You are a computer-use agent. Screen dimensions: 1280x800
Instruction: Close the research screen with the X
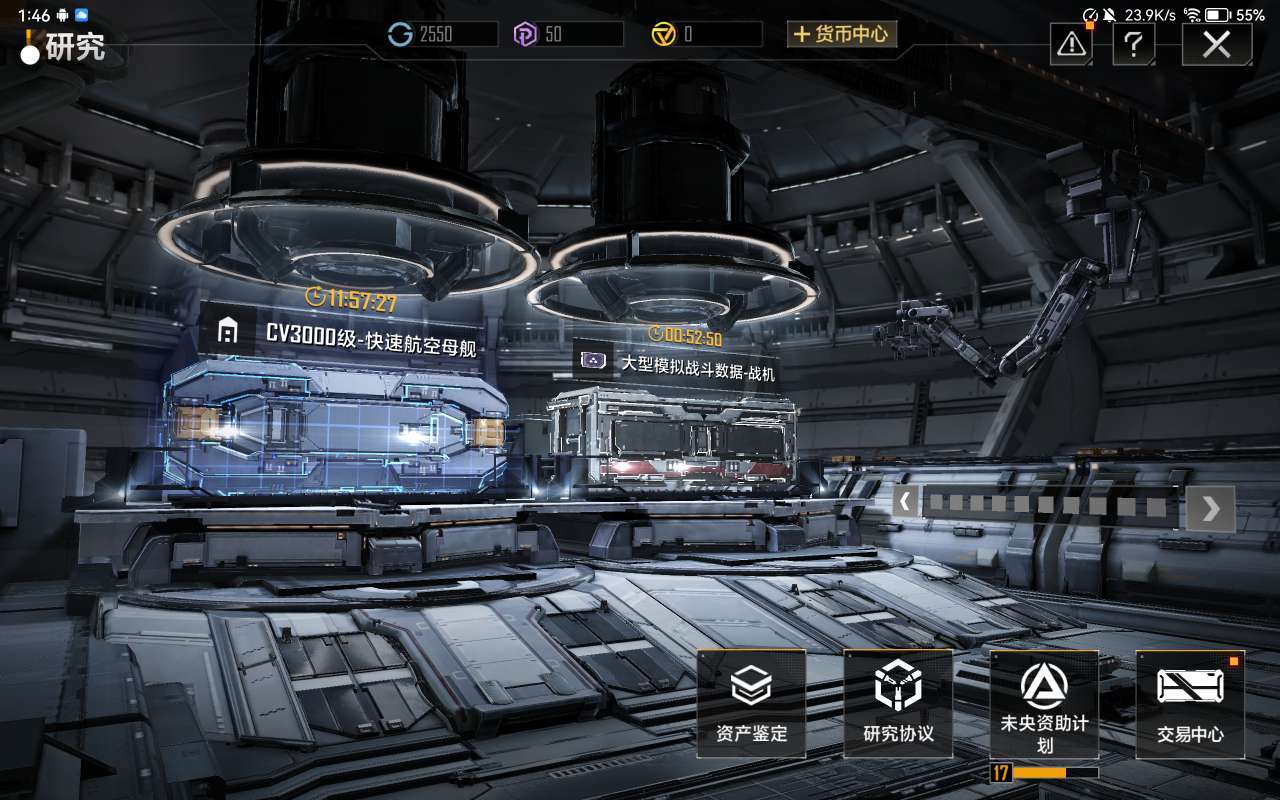[x=1216, y=44]
